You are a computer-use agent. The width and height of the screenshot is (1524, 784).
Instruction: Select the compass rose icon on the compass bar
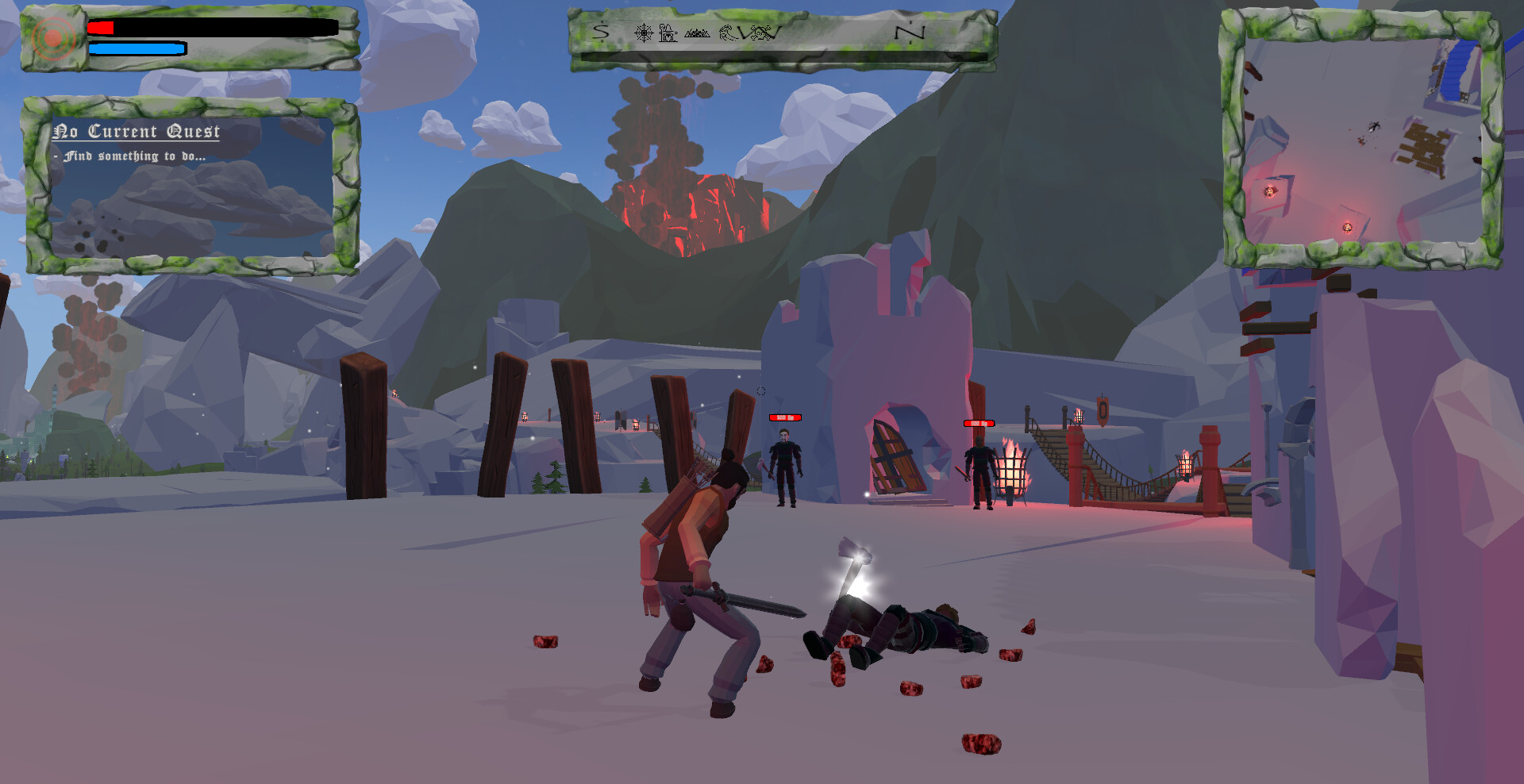(644, 33)
